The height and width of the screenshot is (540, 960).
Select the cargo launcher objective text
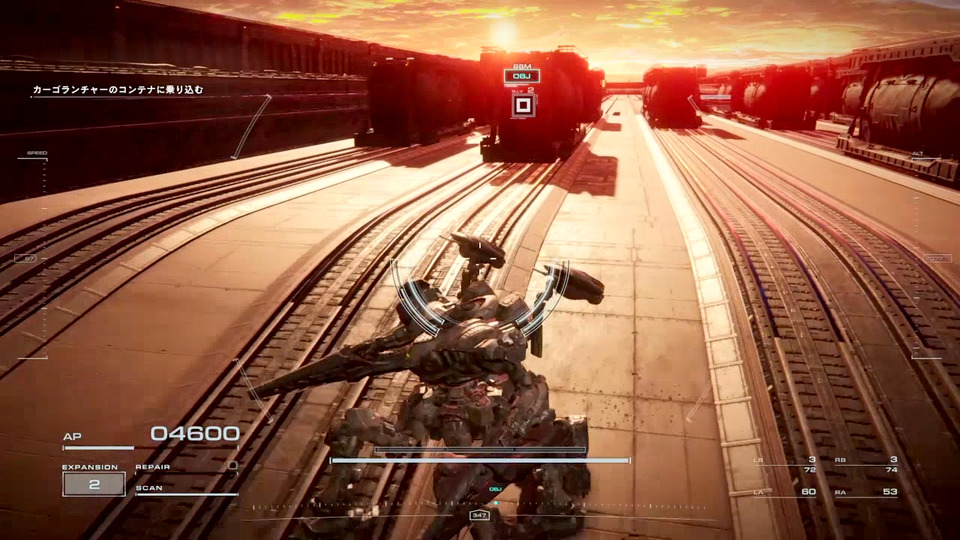point(118,90)
